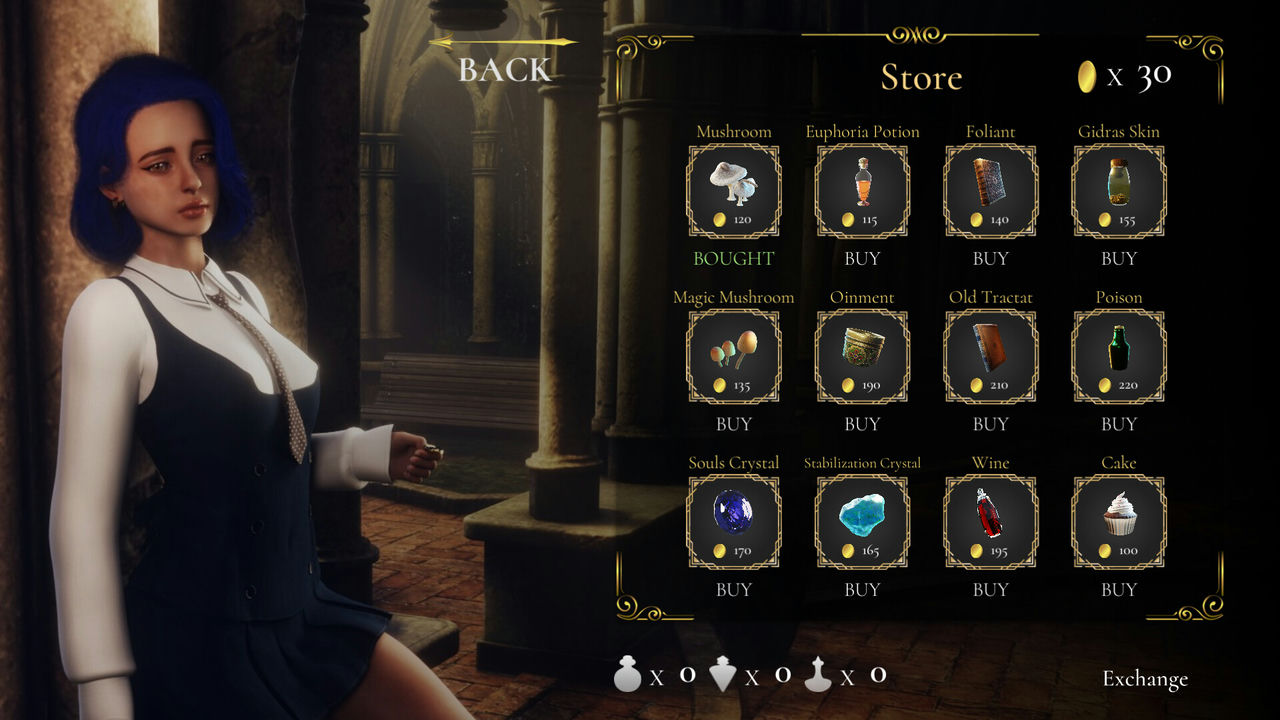Click the Old Tractat book icon
1280x720 pixels.
(990, 356)
